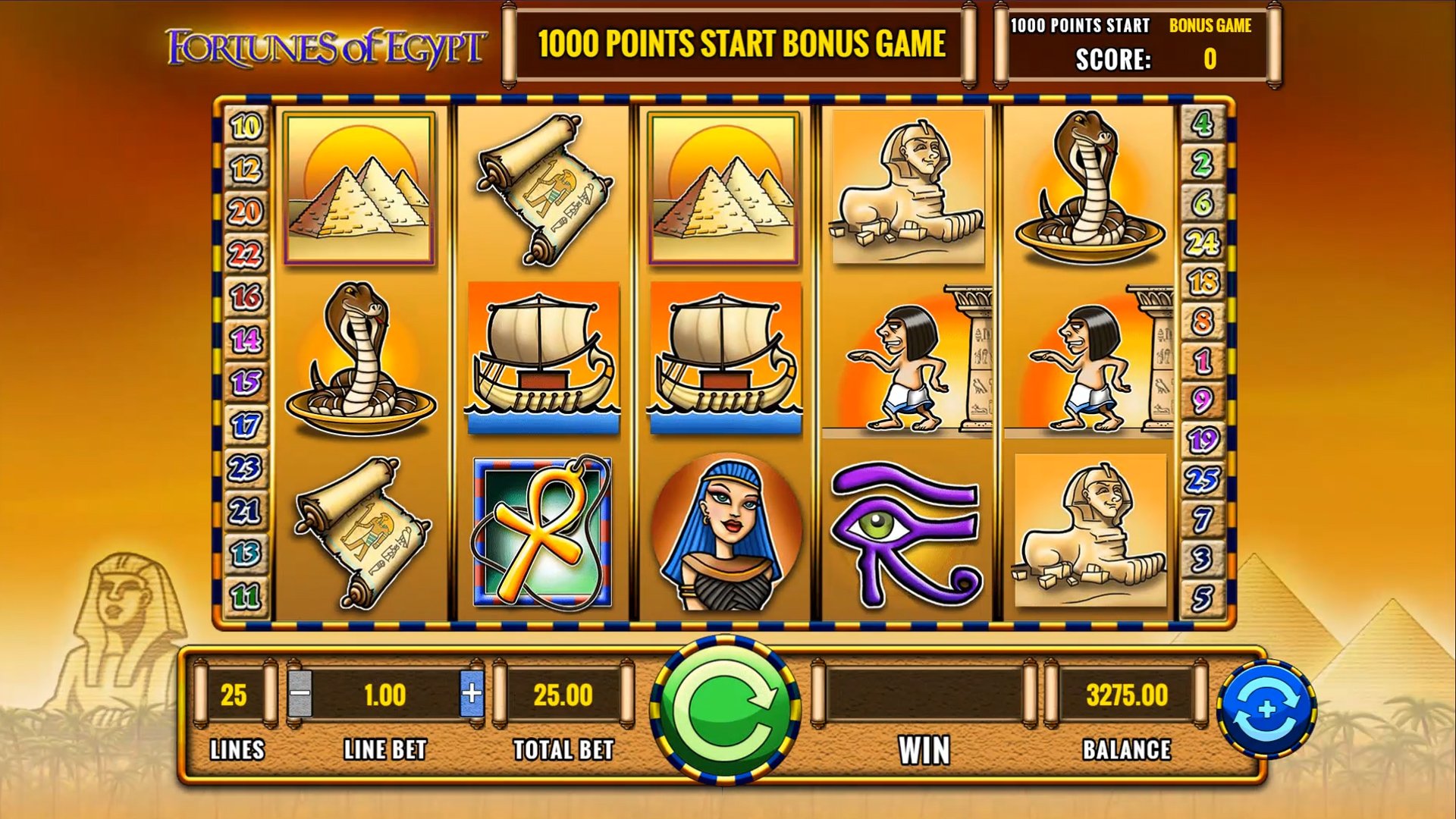
Task: Select payline number 22 marker
Action: coord(246,254)
